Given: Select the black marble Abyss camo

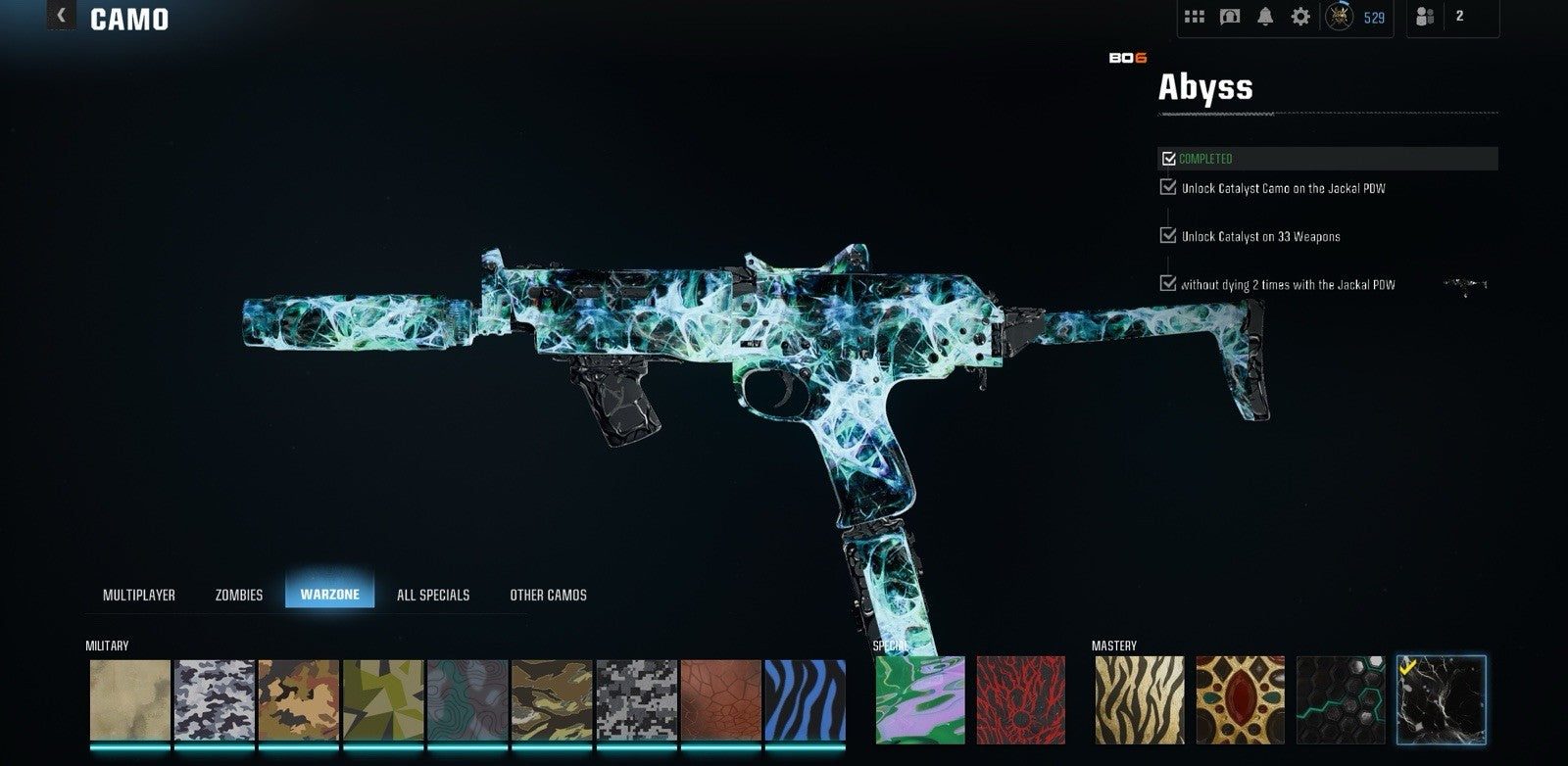Looking at the screenshot, I should point(1441,699).
